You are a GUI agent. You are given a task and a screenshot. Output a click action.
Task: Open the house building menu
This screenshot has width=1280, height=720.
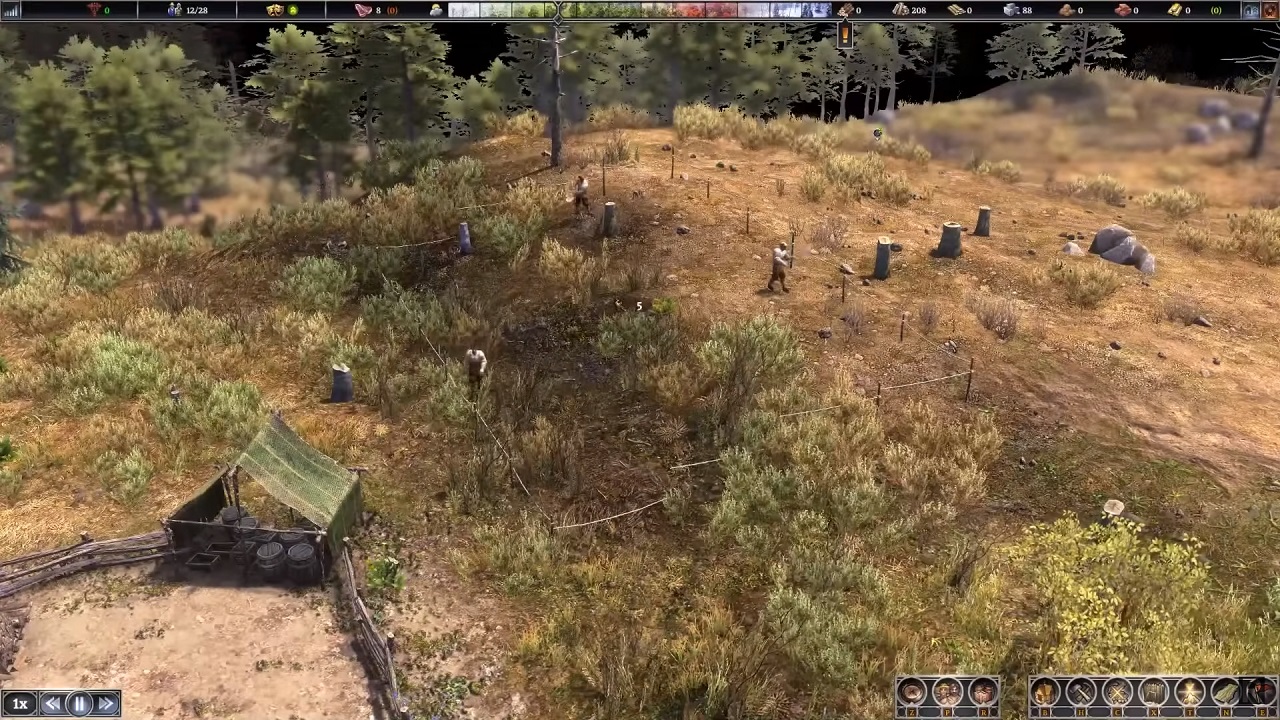1045,692
